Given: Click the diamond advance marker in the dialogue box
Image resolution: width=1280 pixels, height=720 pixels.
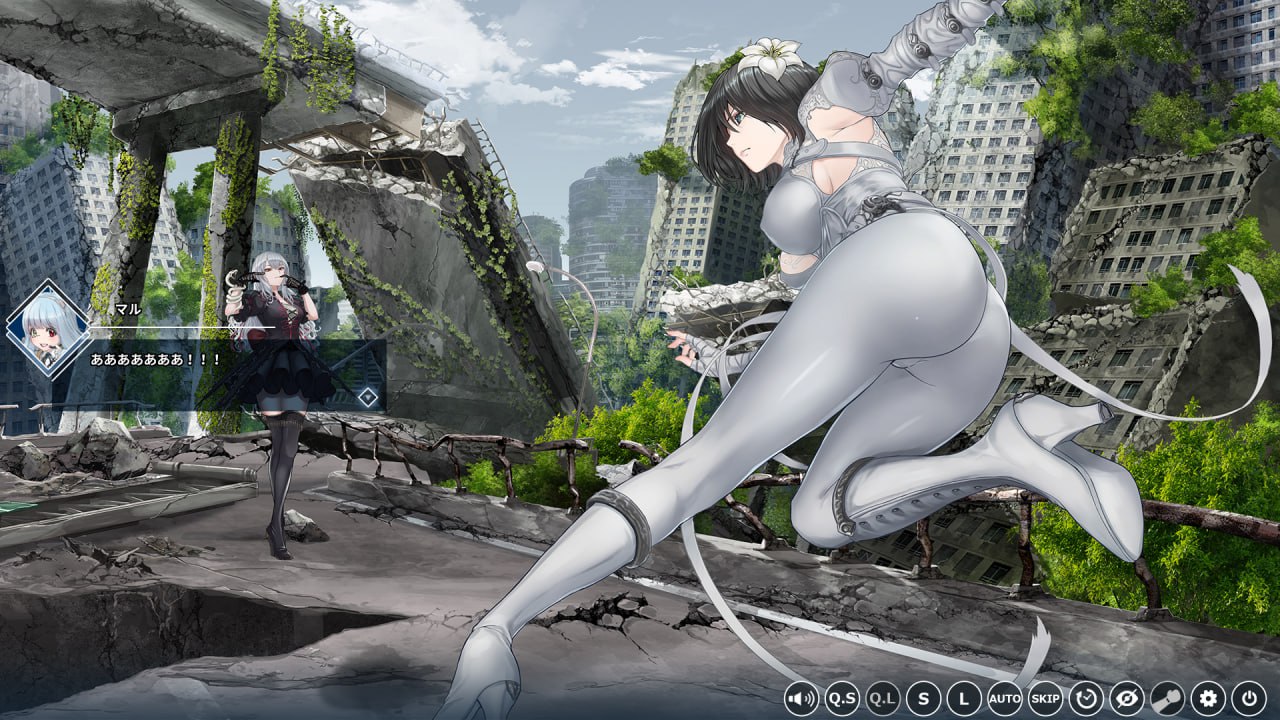Looking at the screenshot, I should (369, 396).
